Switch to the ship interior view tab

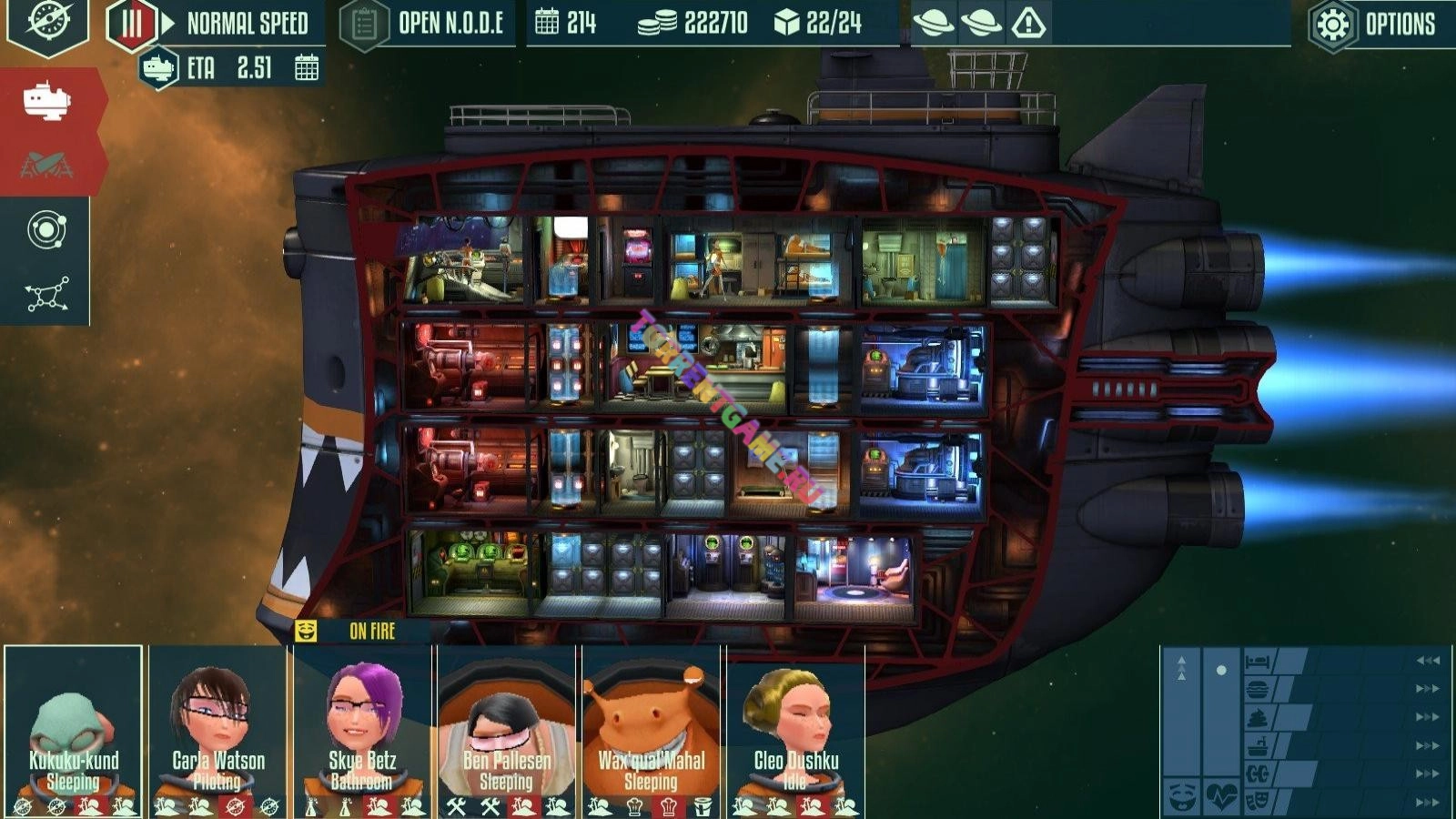point(46,101)
